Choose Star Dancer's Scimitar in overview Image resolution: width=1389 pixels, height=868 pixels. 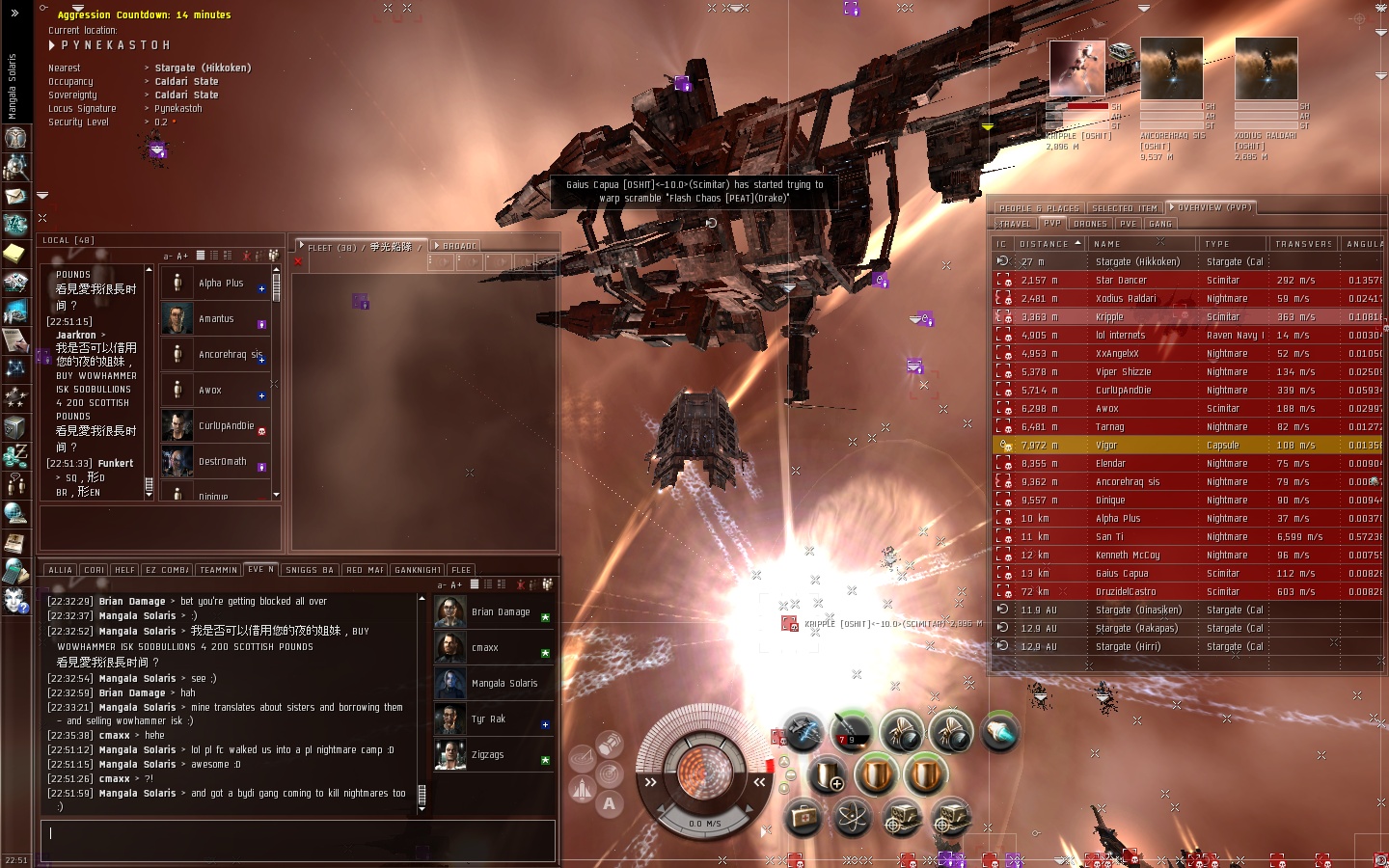1121,281
